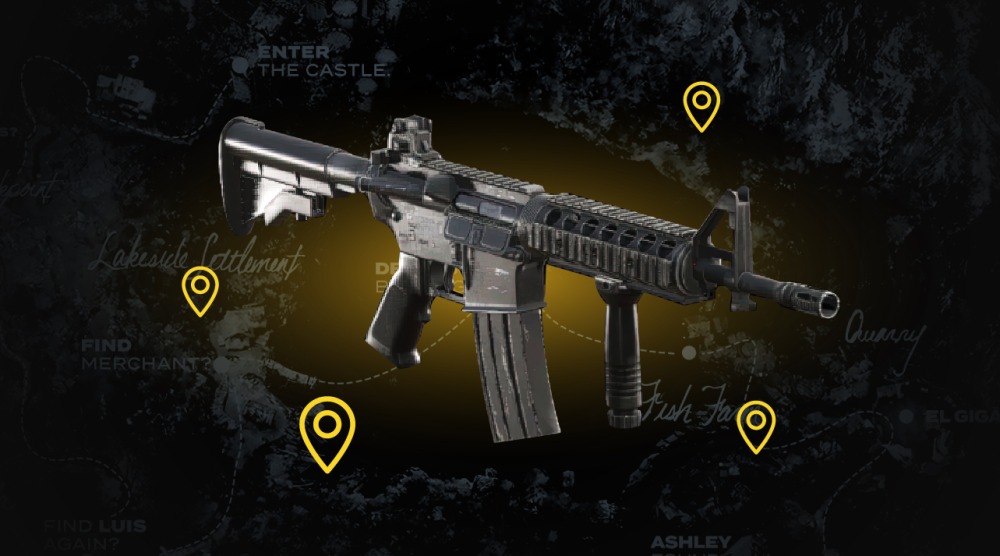Select the map pin above the rifle's front sight
The width and height of the screenshot is (1000, 556).
click(701, 105)
